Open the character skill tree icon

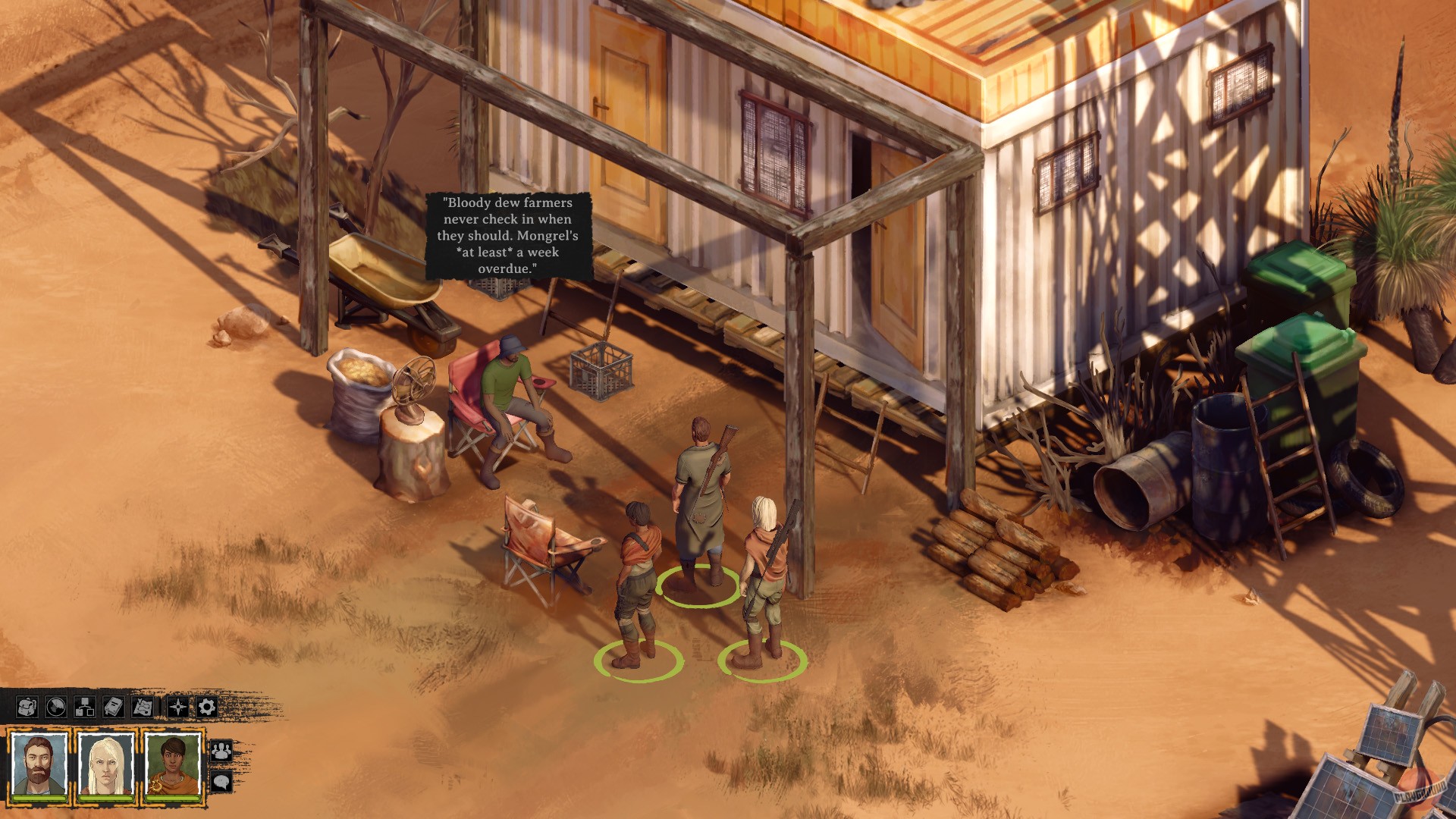pyautogui.click(x=85, y=706)
